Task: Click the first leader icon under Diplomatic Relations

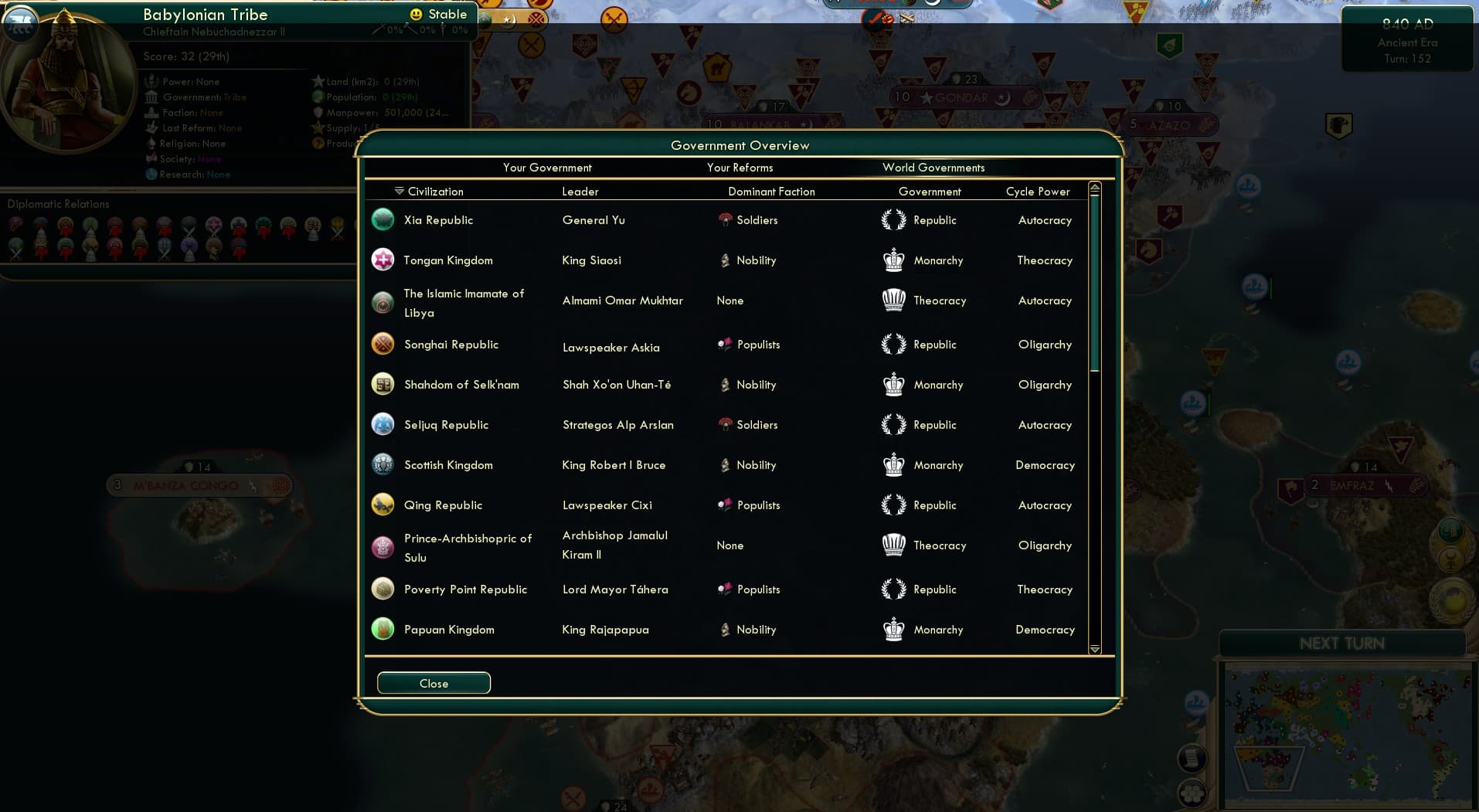Action: point(14,223)
